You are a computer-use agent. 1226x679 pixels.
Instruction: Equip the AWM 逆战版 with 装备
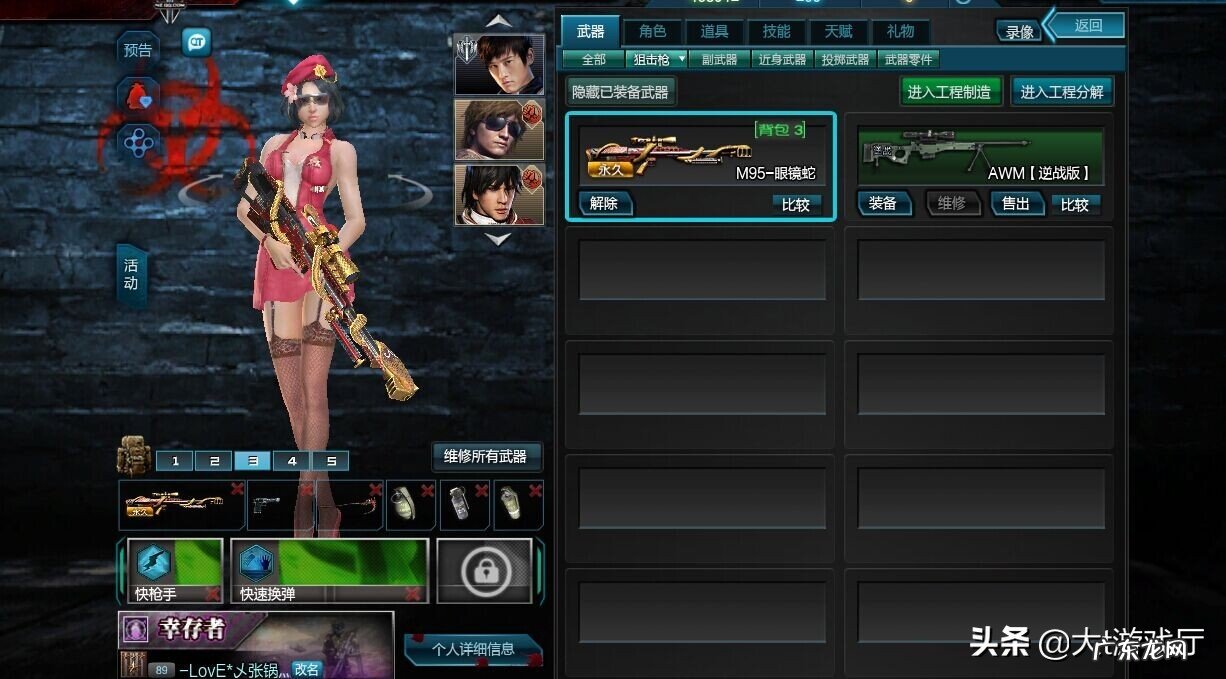883,204
